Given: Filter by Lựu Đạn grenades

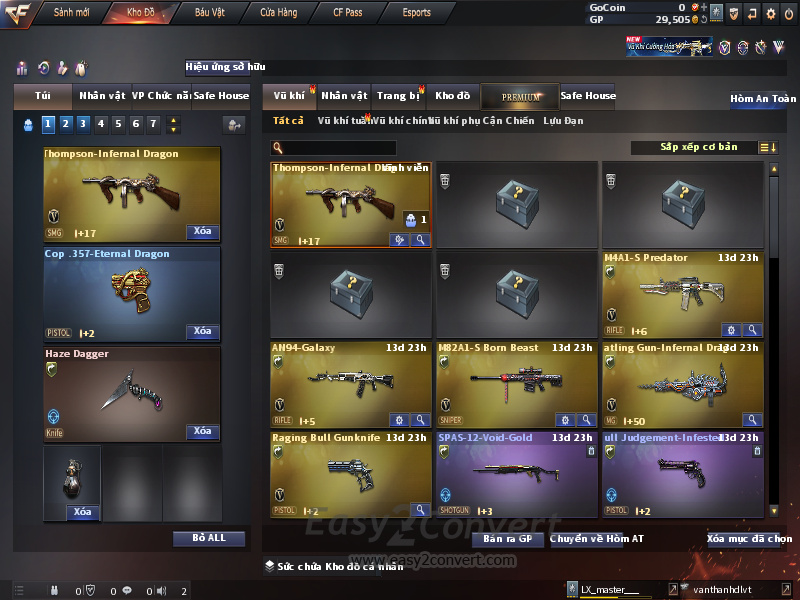Looking at the screenshot, I should (x=563, y=121).
